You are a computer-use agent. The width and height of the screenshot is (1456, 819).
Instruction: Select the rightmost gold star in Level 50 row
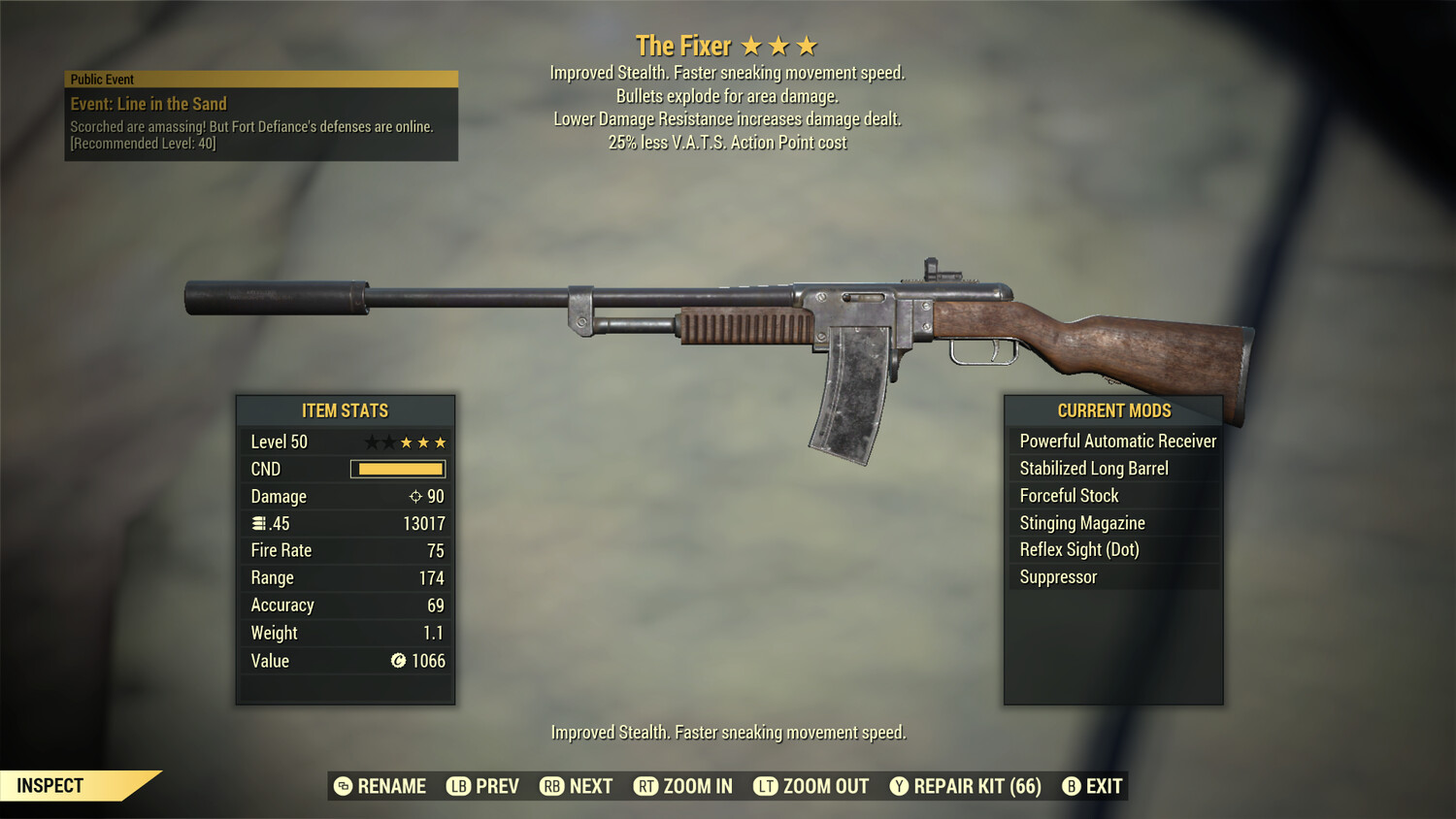pos(441,442)
